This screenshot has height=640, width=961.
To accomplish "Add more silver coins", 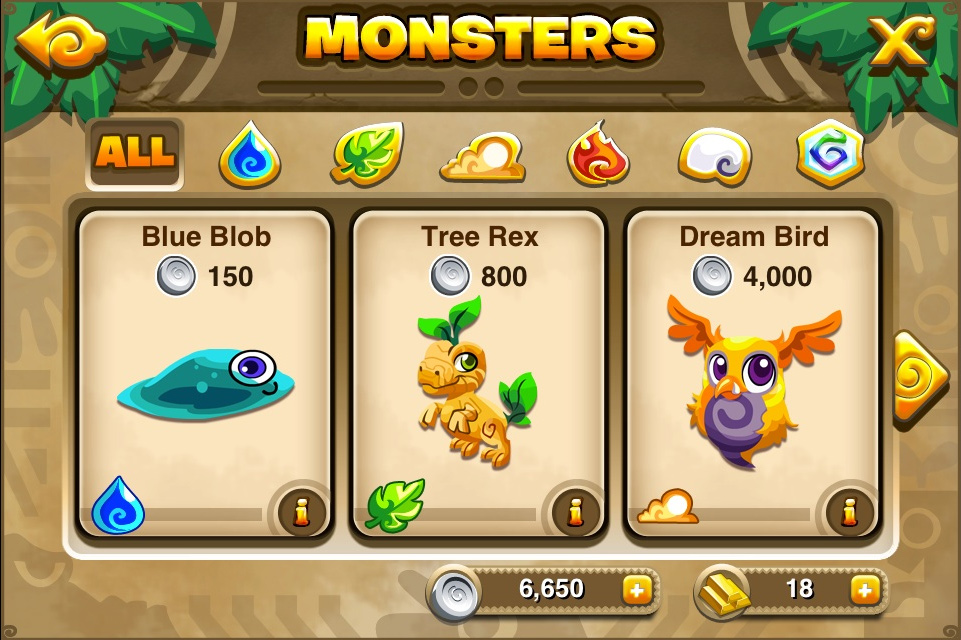I will click(637, 590).
